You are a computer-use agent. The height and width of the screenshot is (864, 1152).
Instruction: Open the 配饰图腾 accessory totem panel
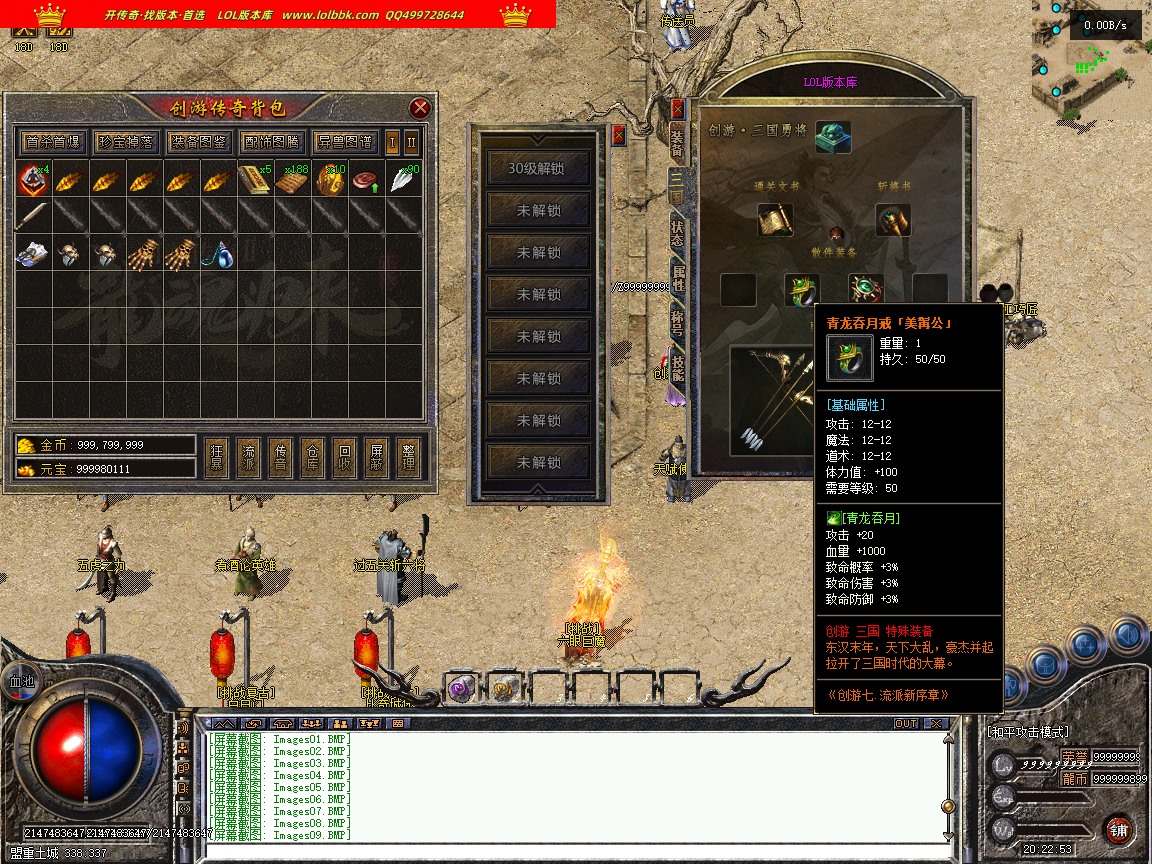pos(271,142)
